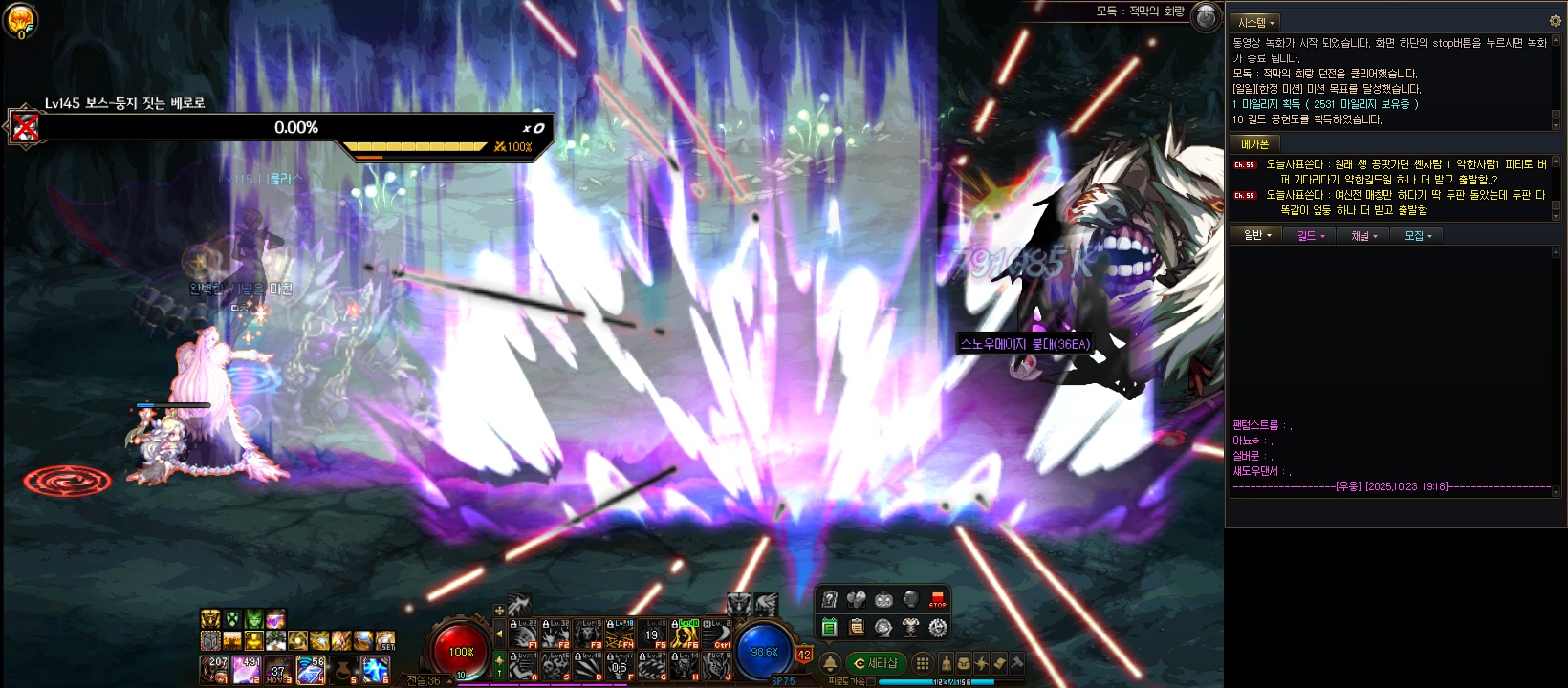Image resolution: width=1568 pixels, height=688 pixels.
Task: Use the blue card item in slot 4
Action: pyautogui.click(x=311, y=670)
